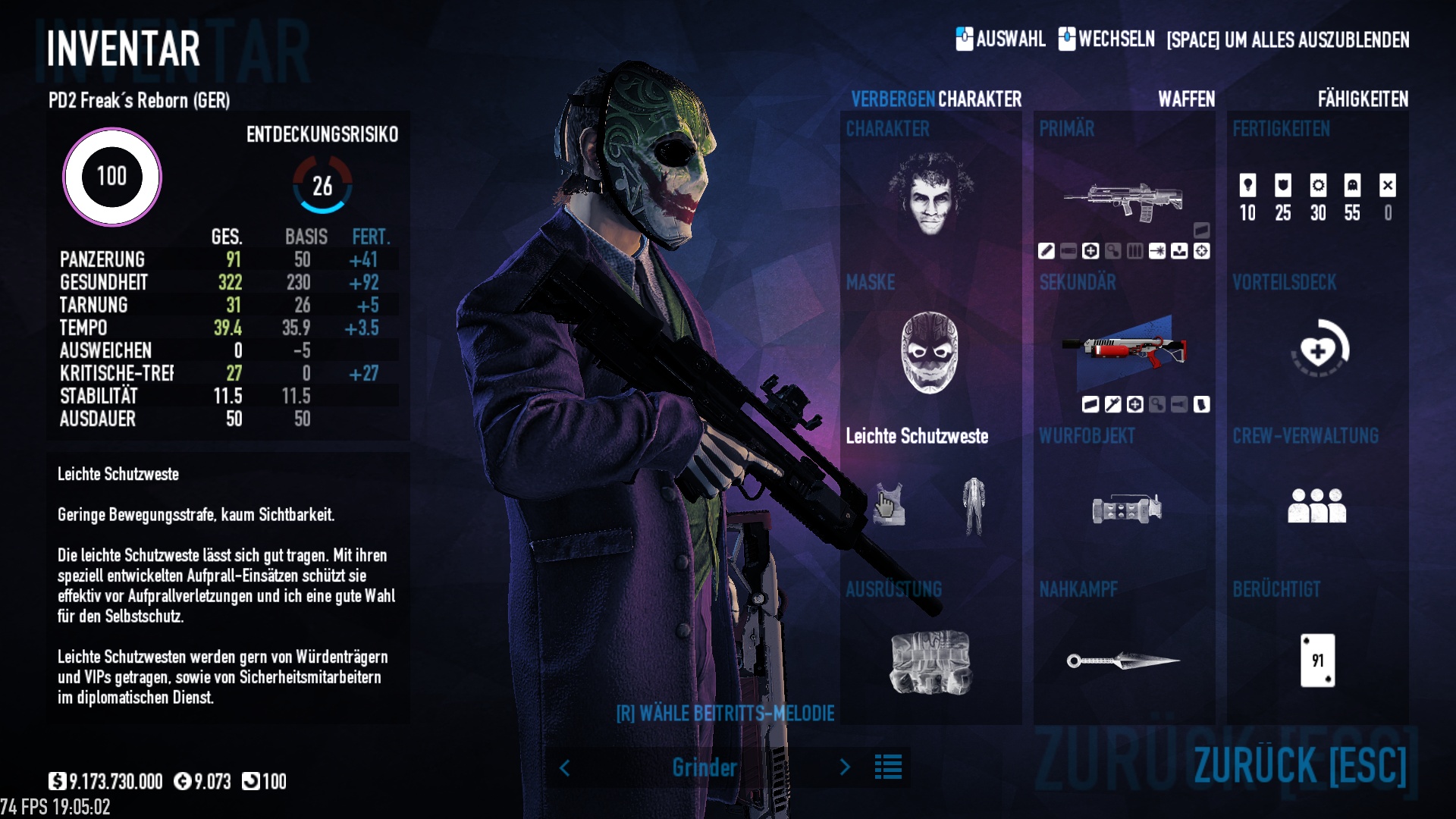Image resolution: width=1456 pixels, height=819 pixels.
Task: Open the skills point overview
Action: tap(1317, 197)
